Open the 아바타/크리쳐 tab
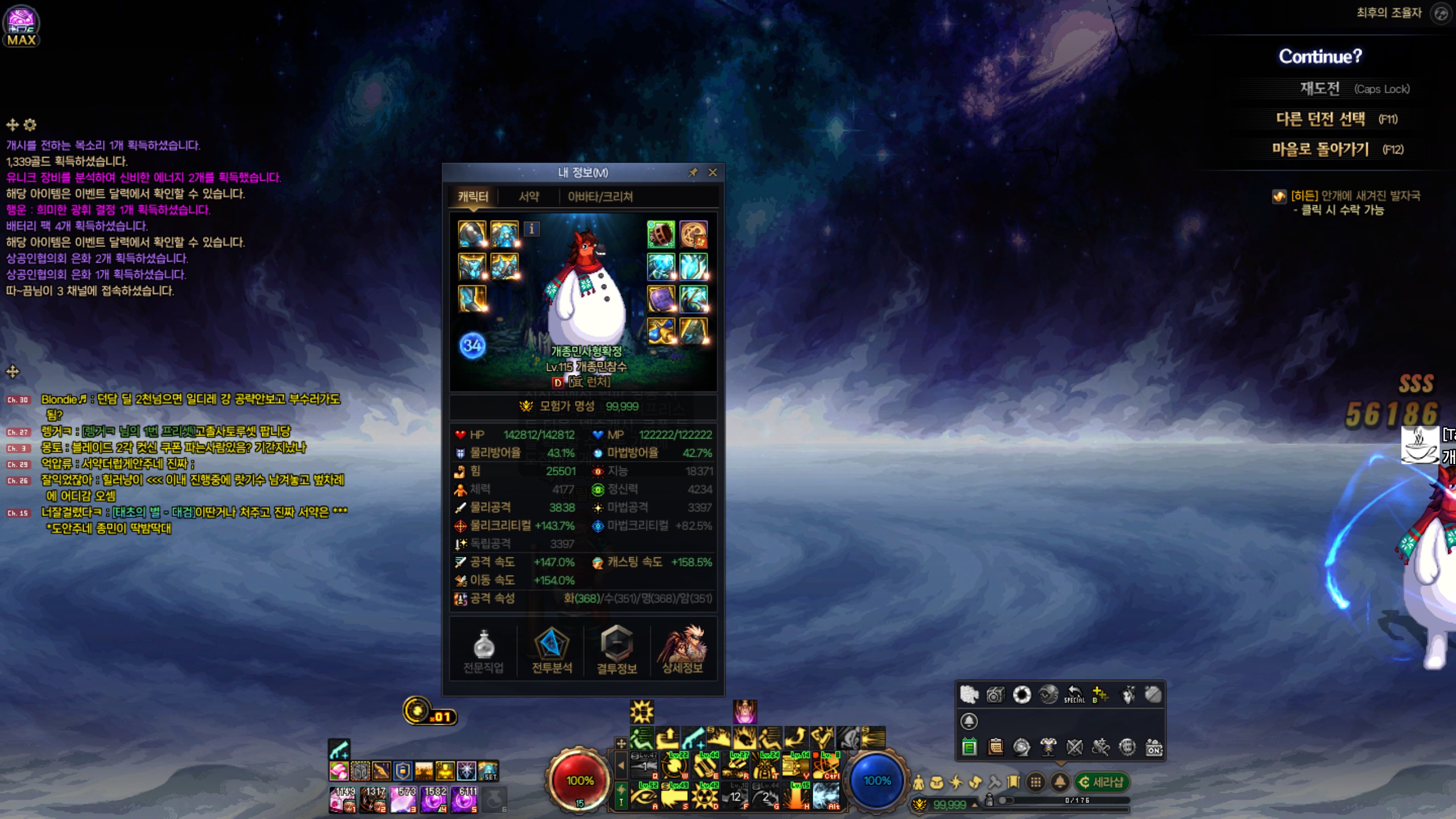This screenshot has height=819, width=1456. click(600, 197)
